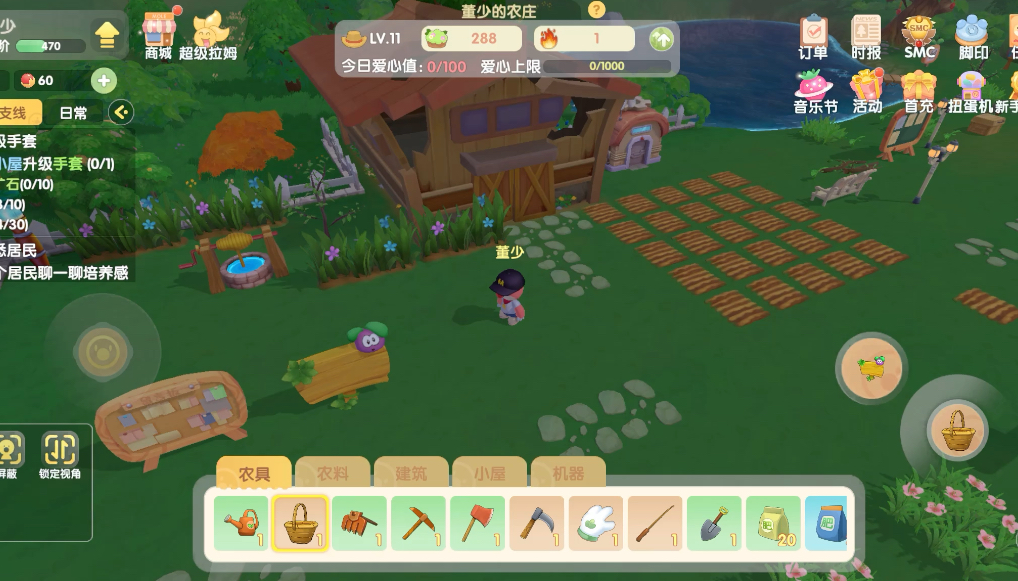Switch to the 建筑 buildings tab

[x=411, y=473]
